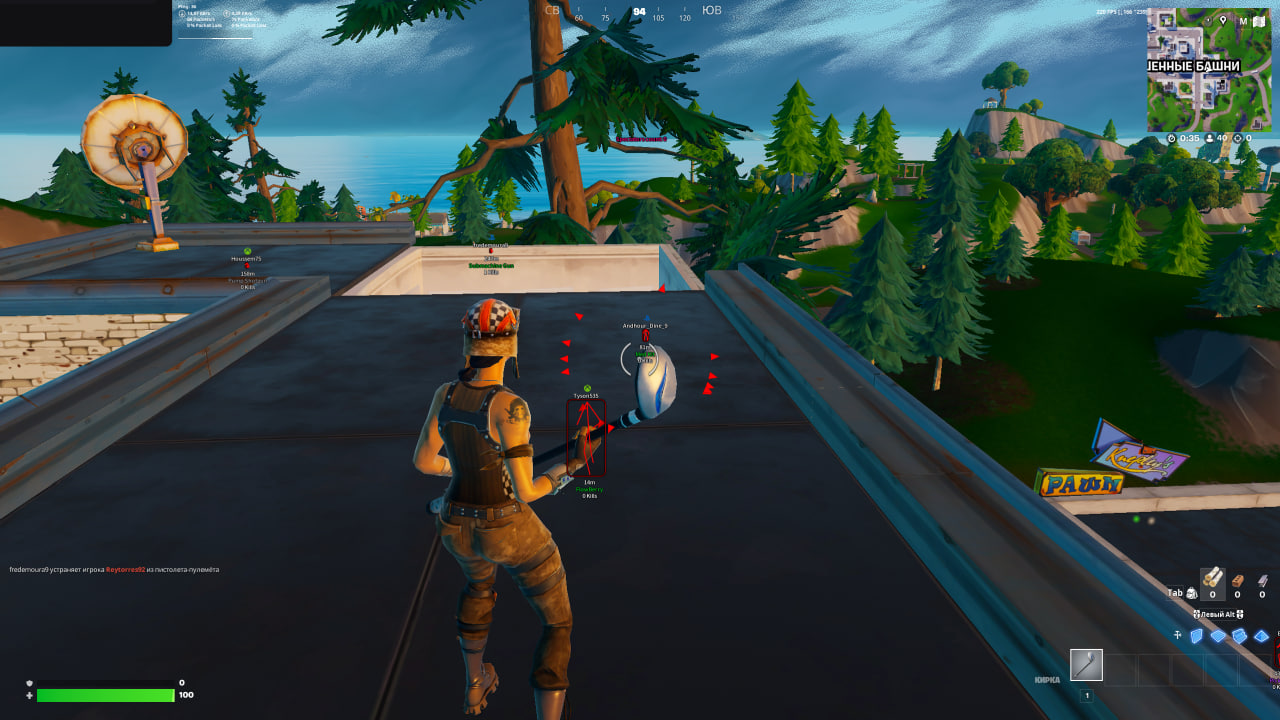This screenshot has height=720, width=1280.
Task: Open the map via the M icon
Action: 1242,21
